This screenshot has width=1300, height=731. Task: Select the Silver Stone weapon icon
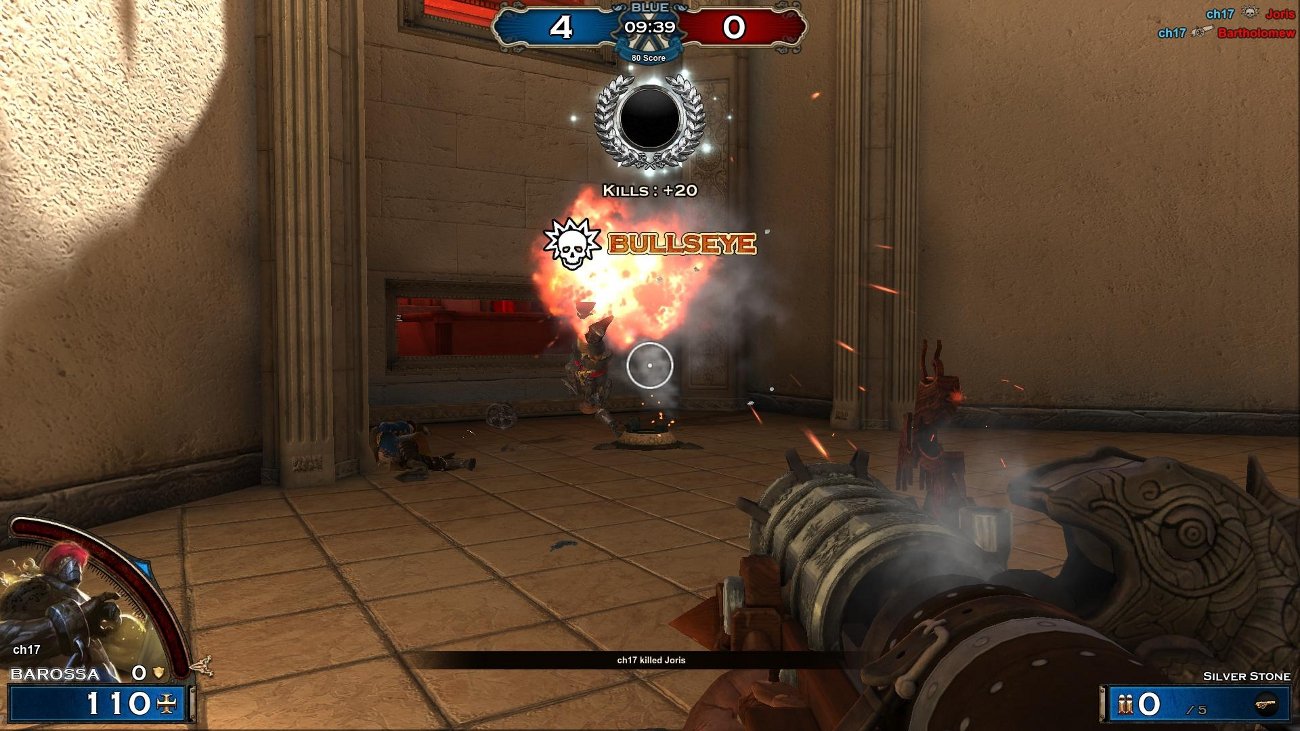tap(1266, 704)
